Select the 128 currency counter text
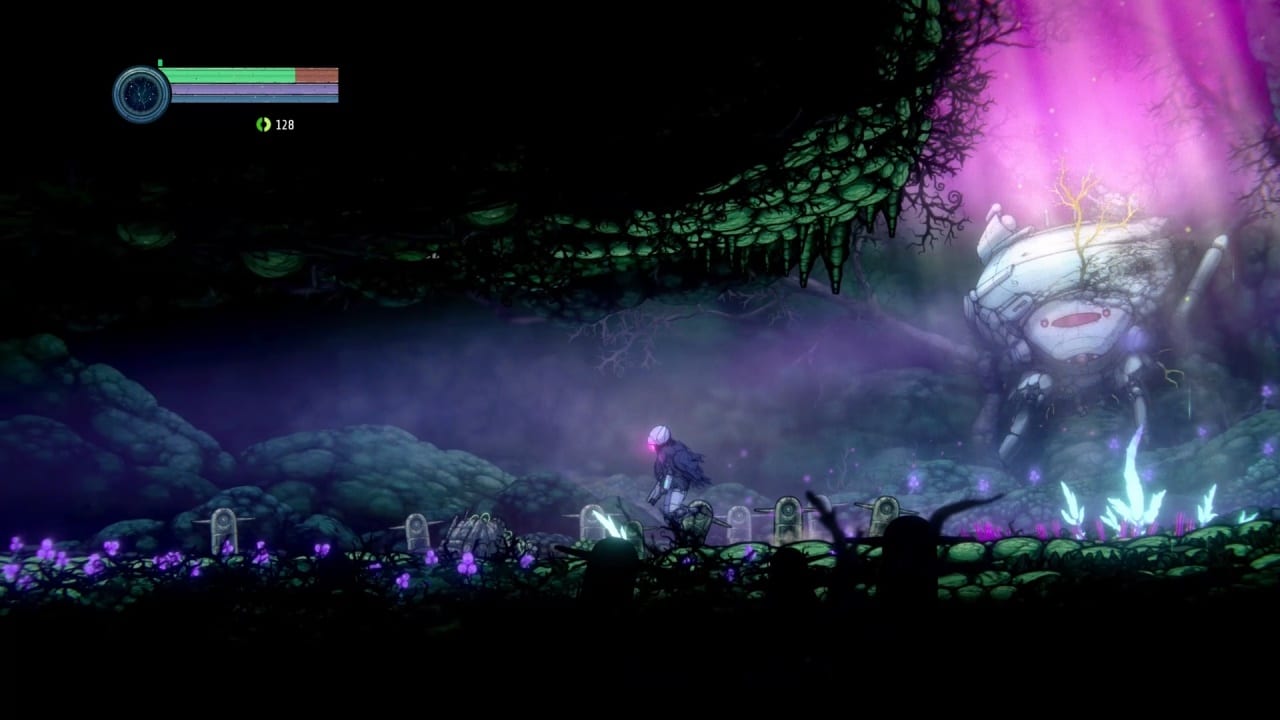1280x720 pixels. click(283, 125)
